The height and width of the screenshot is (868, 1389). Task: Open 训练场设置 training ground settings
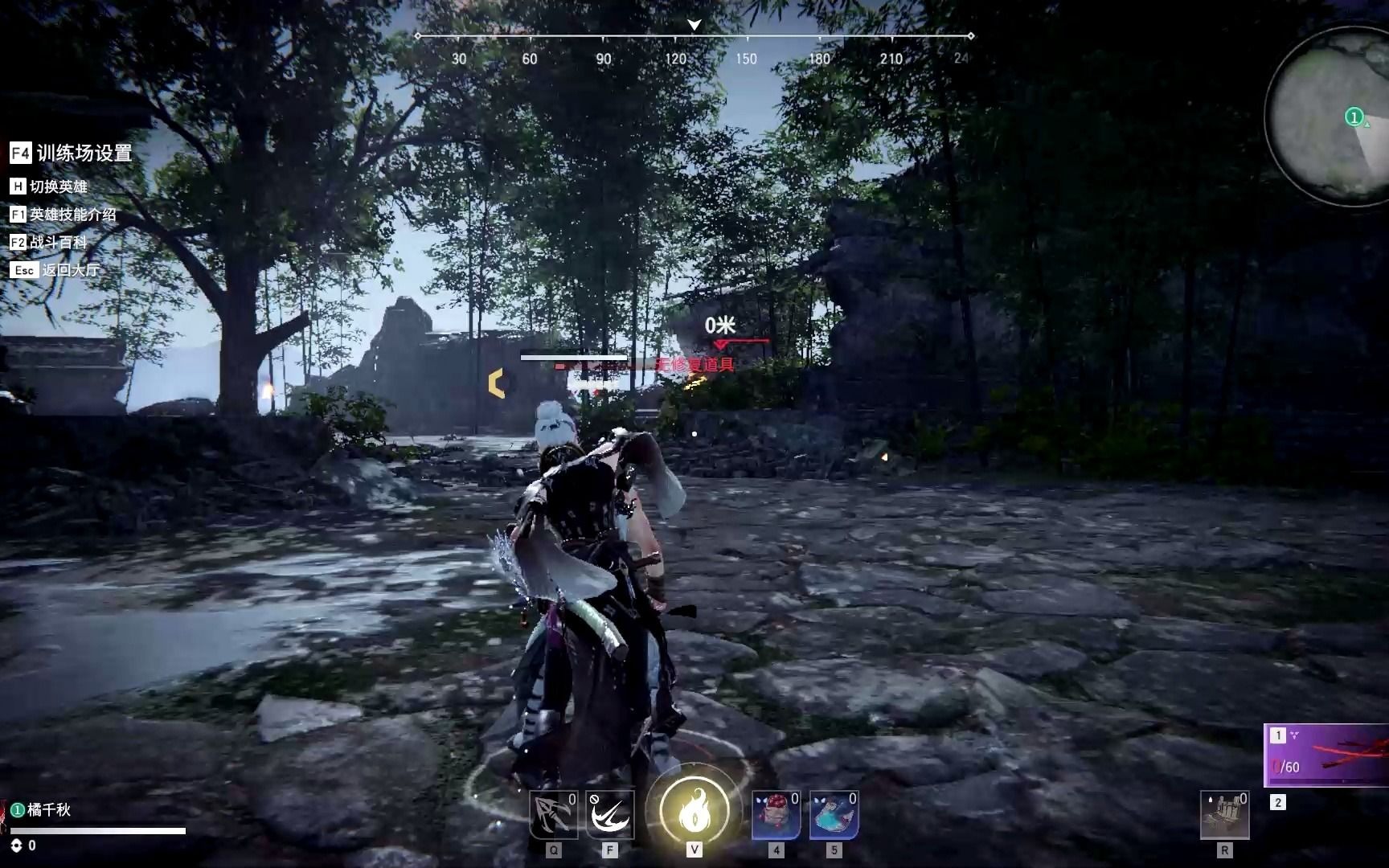(x=71, y=153)
